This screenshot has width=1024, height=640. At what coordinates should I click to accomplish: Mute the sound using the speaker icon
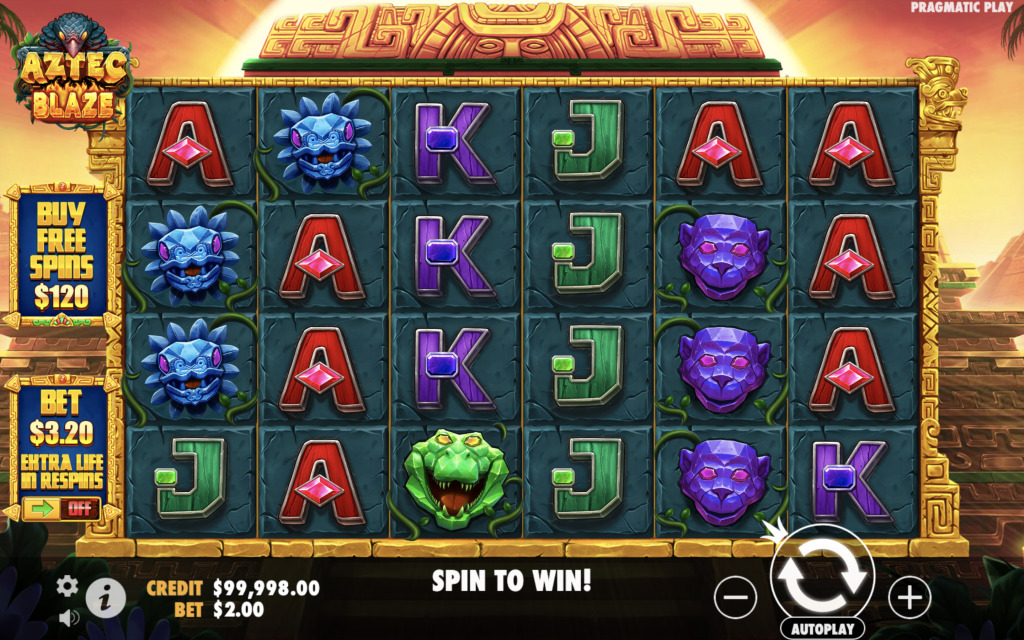tap(68, 617)
